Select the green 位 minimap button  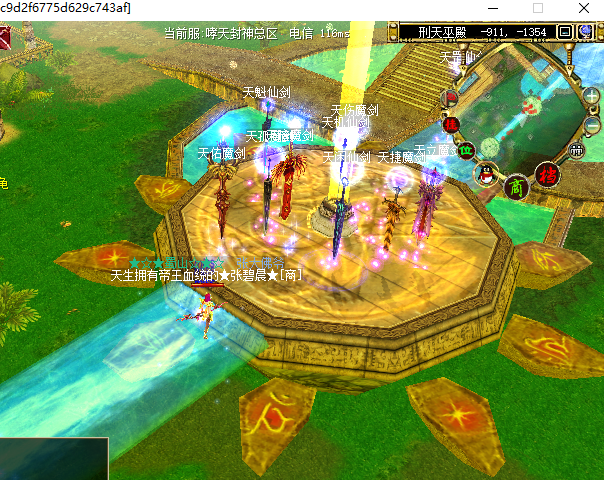coord(466,151)
